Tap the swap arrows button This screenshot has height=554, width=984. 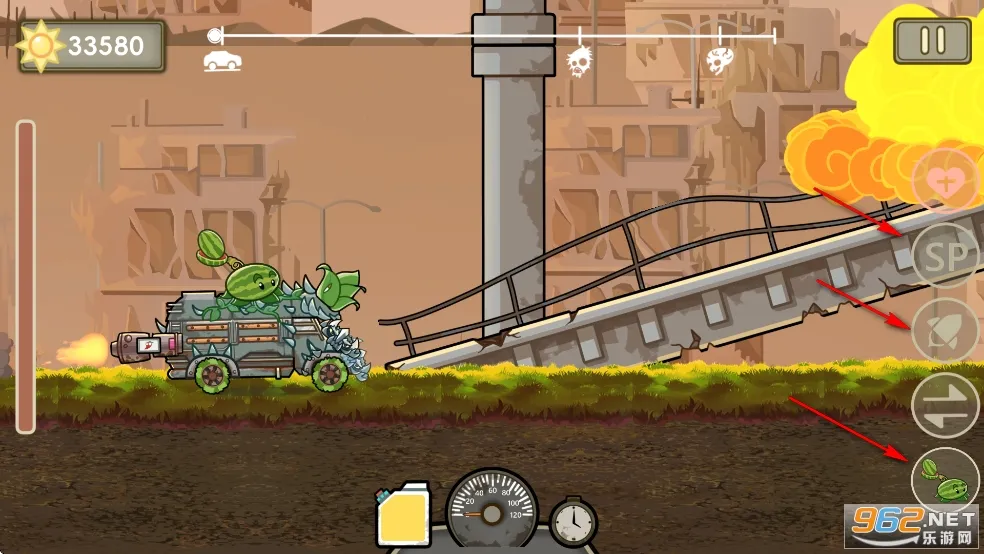point(945,405)
